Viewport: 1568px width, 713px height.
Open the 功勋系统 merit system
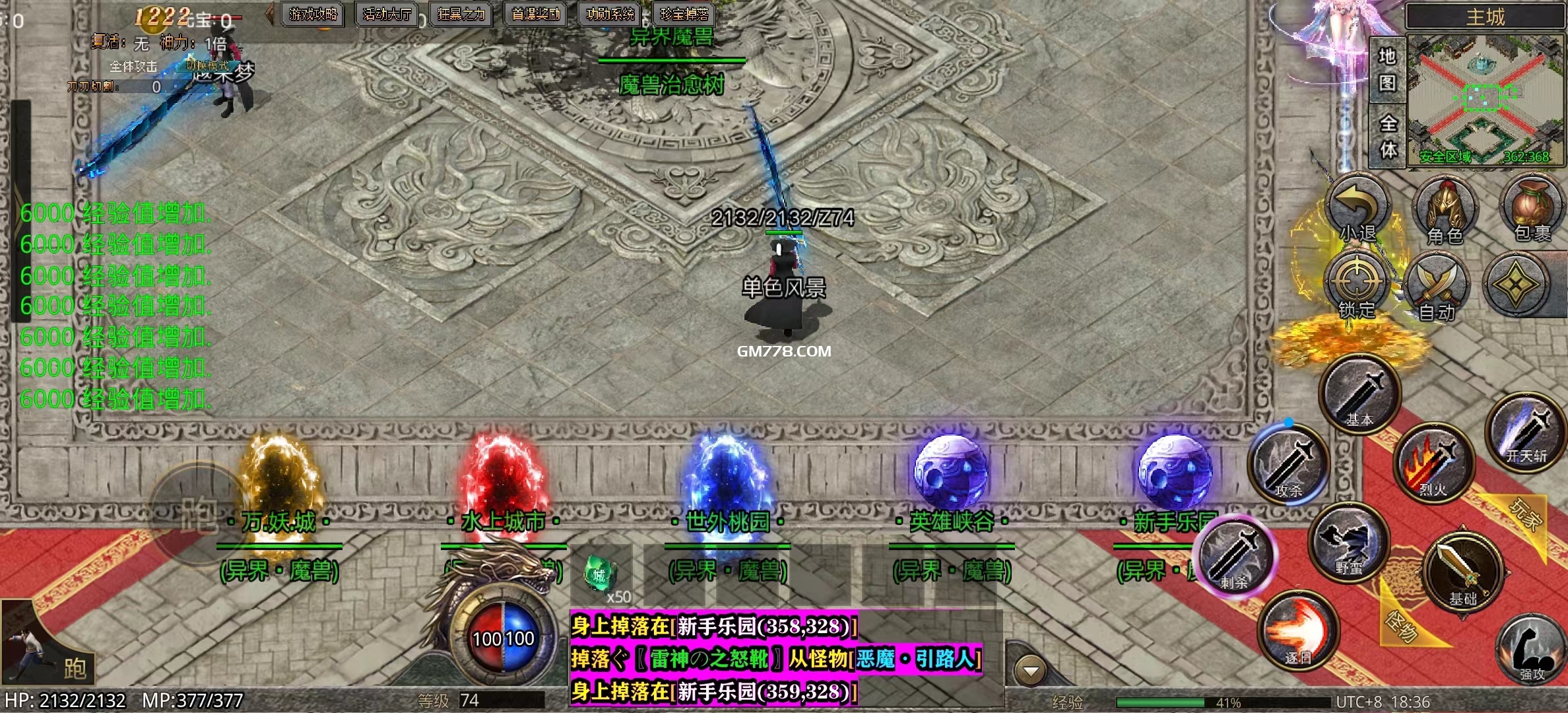coord(610,14)
